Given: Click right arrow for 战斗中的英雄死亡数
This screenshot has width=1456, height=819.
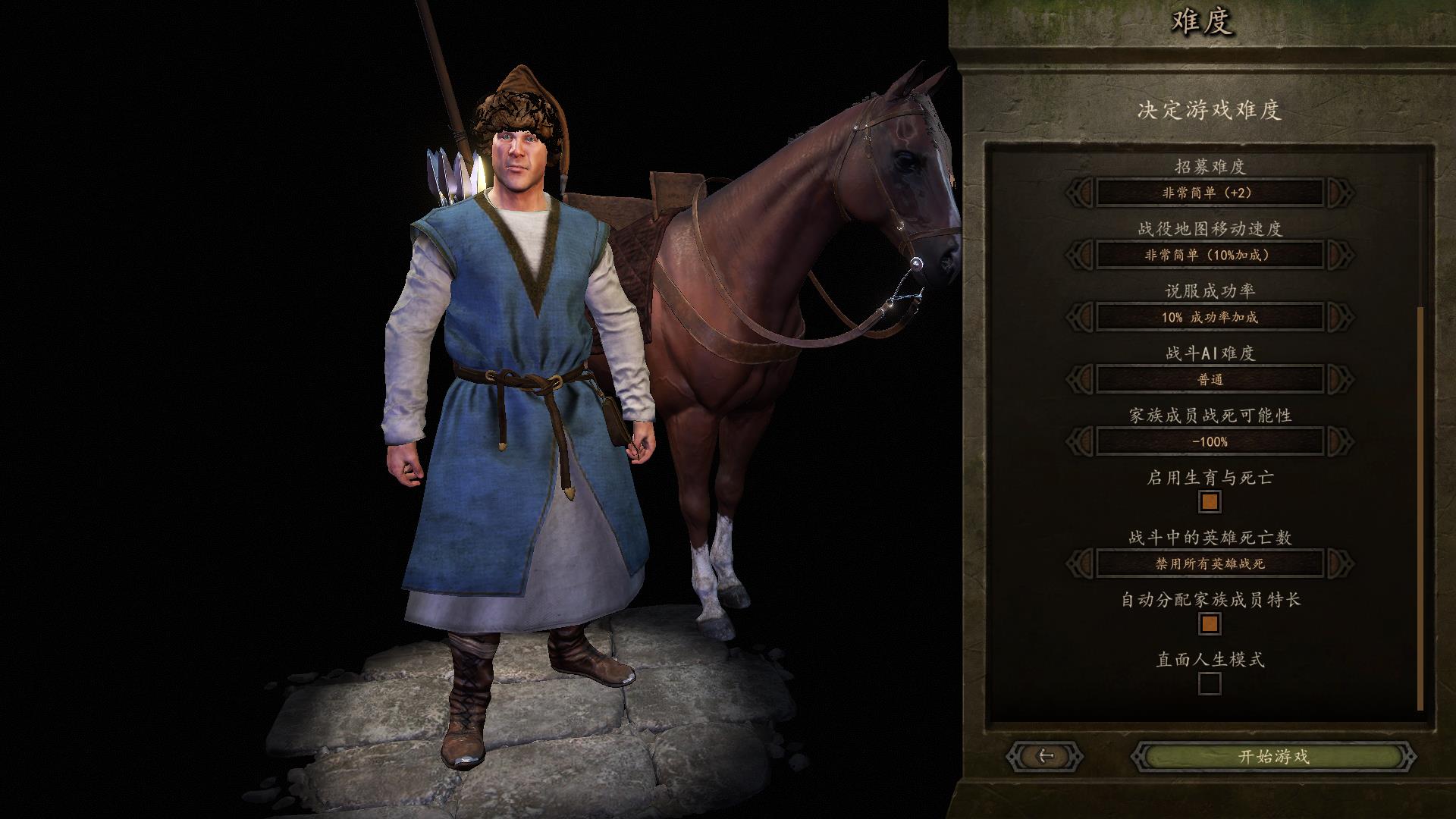Looking at the screenshot, I should (x=1340, y=563).
